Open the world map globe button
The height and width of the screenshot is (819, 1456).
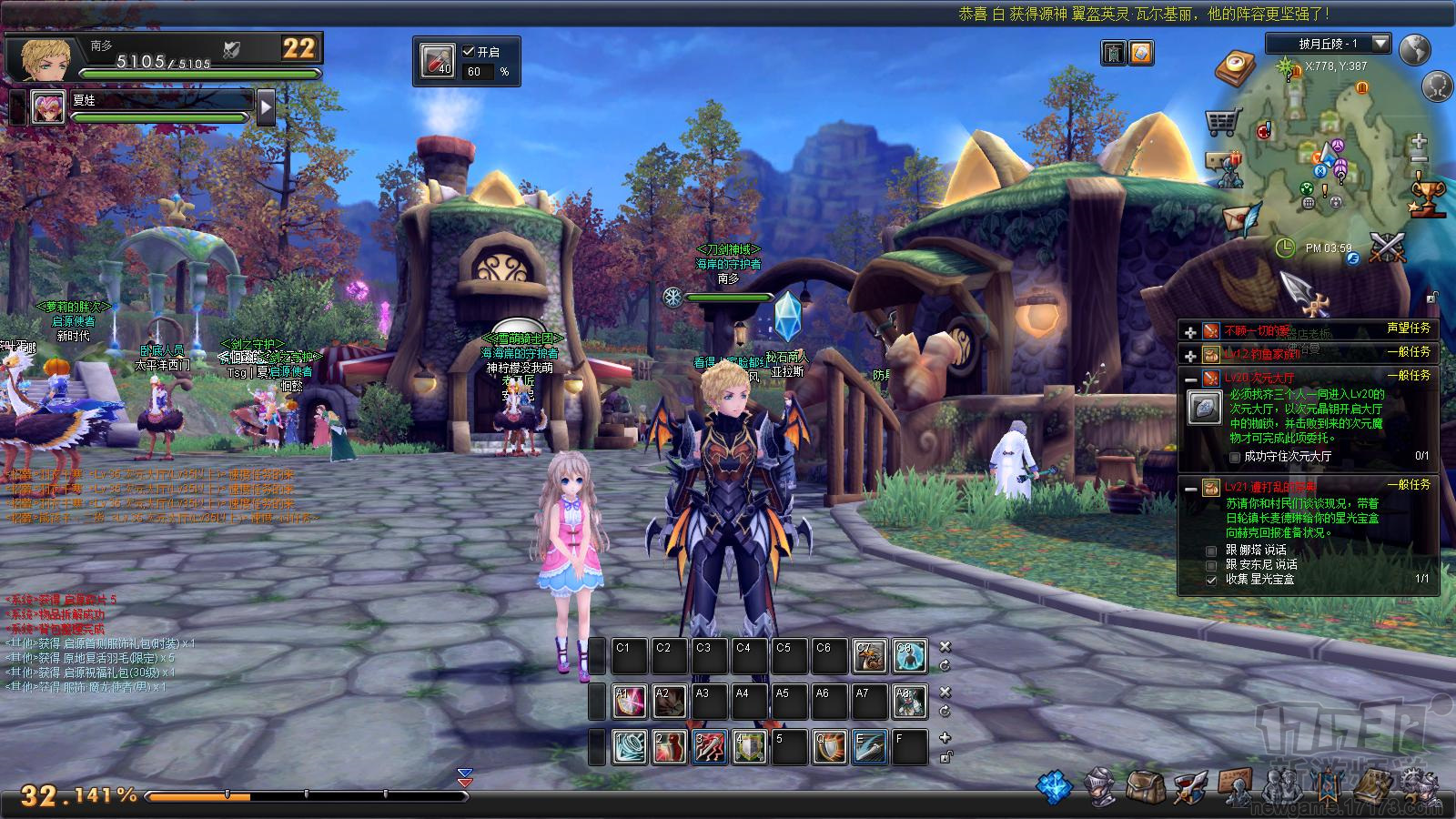pyautogui.click(x=1415, y=49)
